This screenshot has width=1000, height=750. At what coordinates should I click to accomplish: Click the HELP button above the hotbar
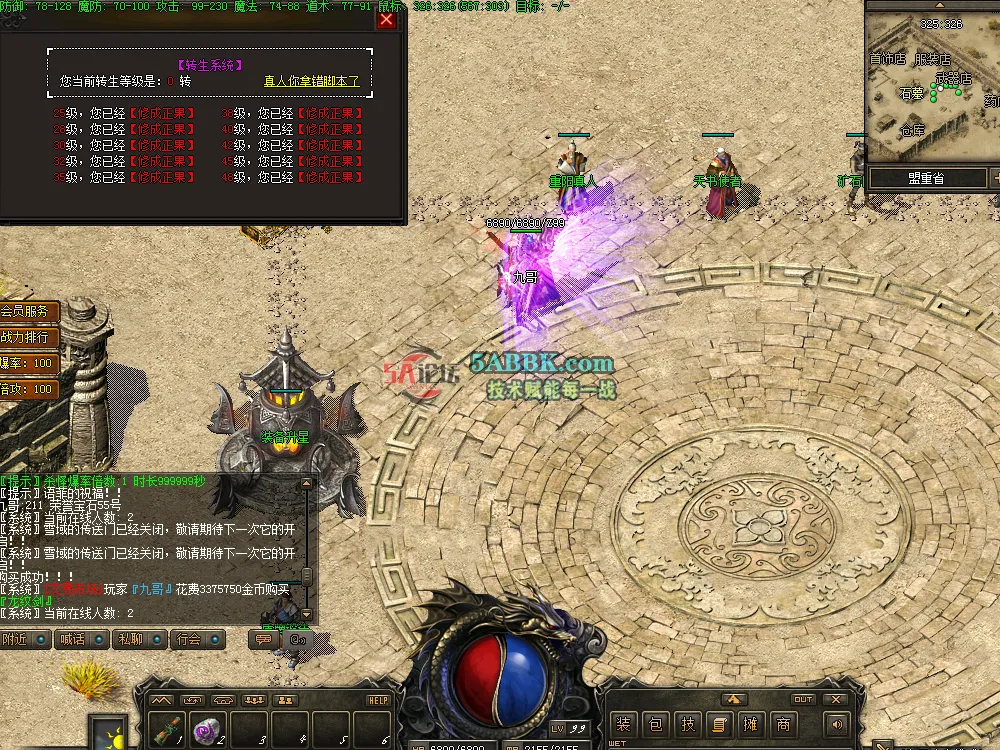[x=378, y=700]
